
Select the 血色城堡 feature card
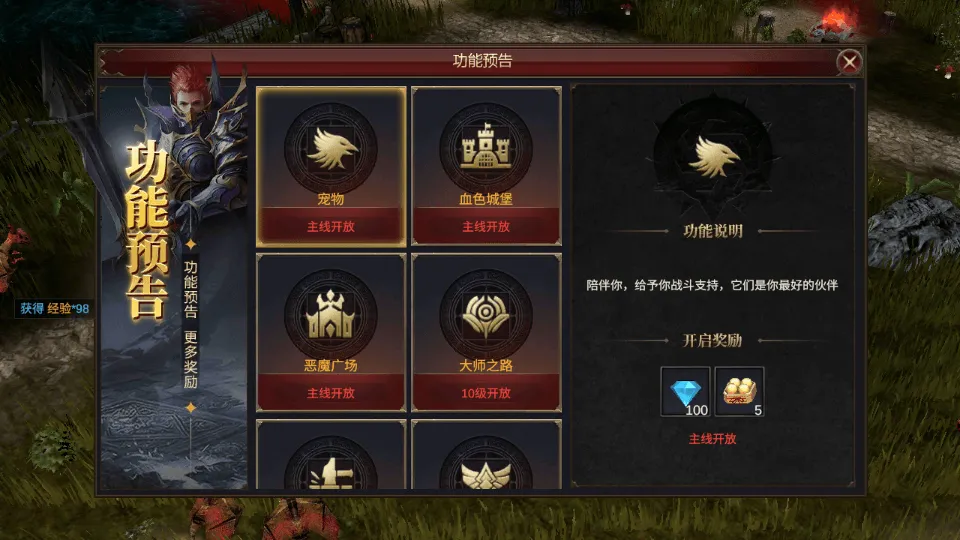(486, 165)
